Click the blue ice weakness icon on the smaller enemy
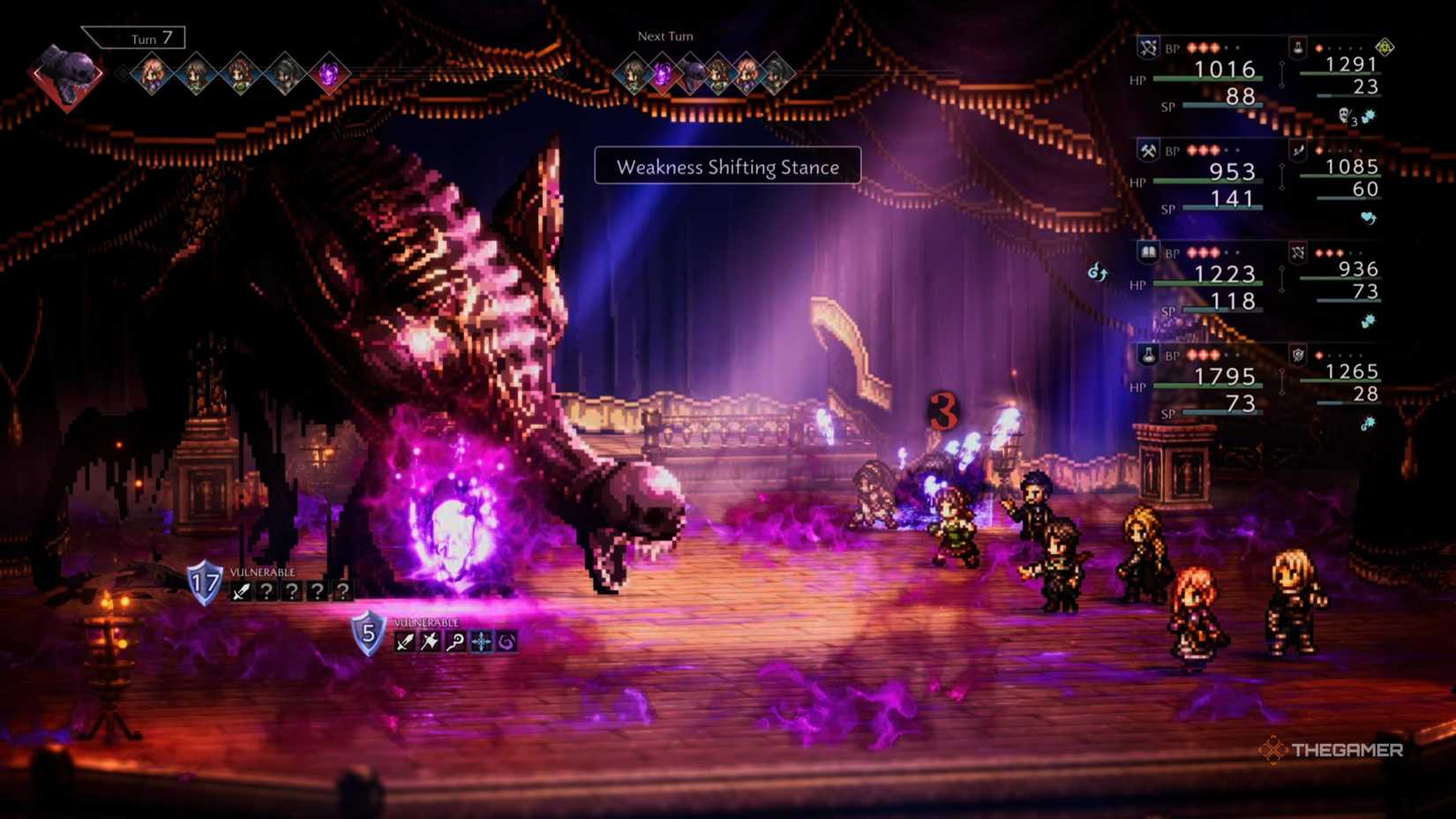Screen dimensions: 1456x819 click(x=481, y=640)
